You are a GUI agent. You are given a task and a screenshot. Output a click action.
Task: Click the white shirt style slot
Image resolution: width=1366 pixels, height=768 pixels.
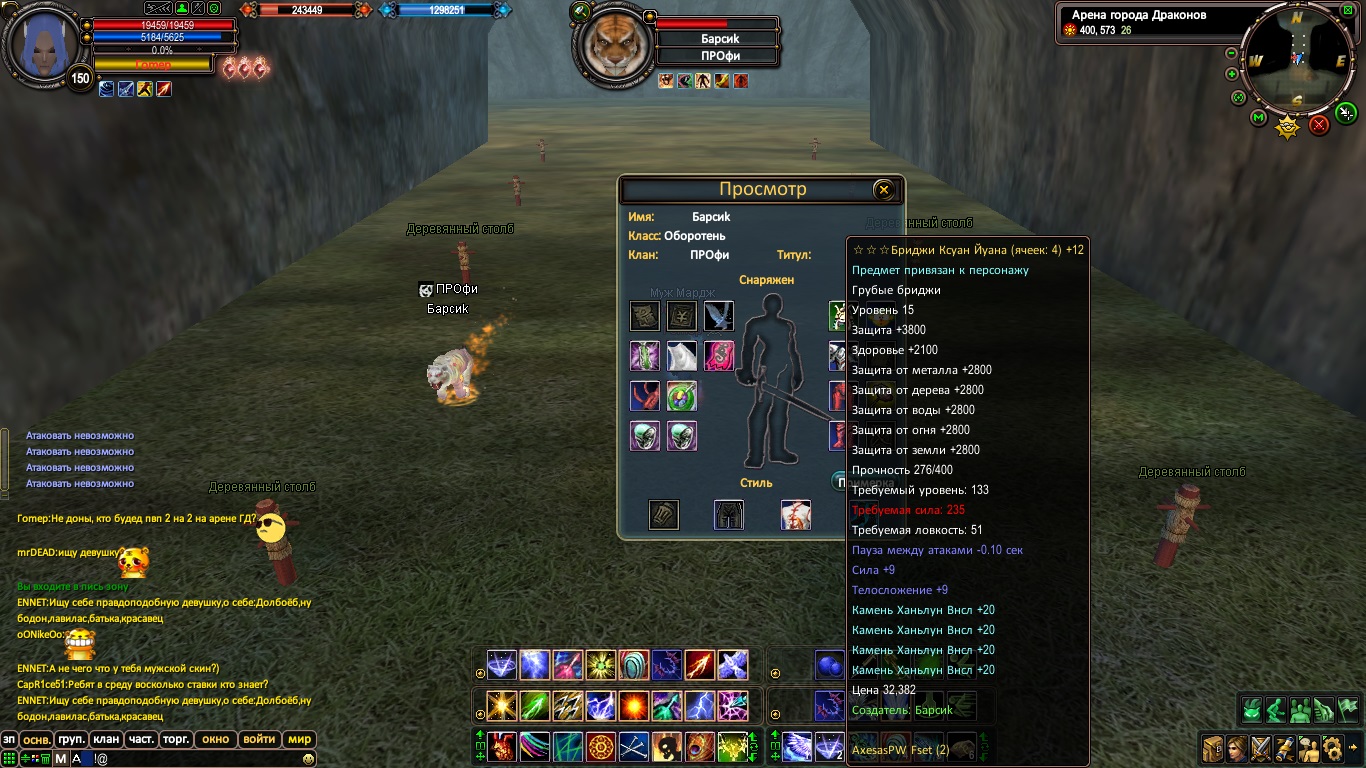[795, 515]
